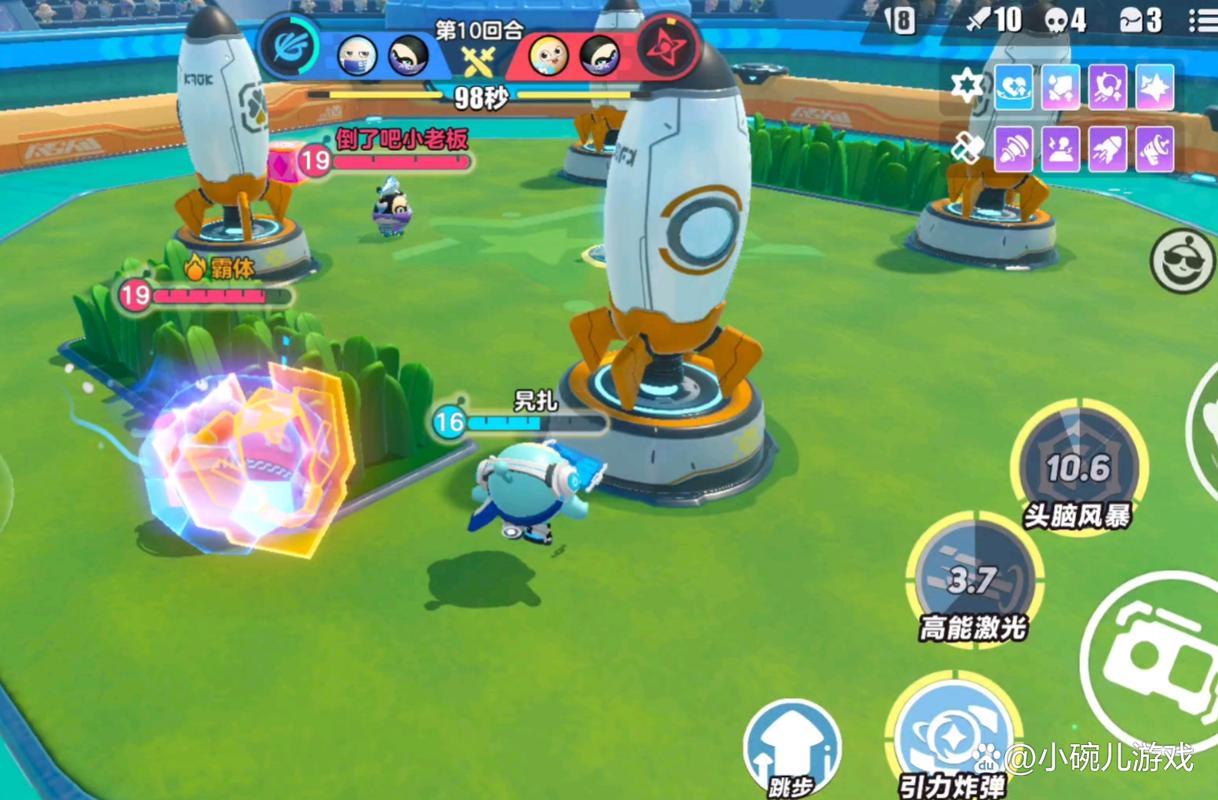Select the megaphone upgrade card
This screenshot has height=800, width=1218.
tap(1155, 150)
